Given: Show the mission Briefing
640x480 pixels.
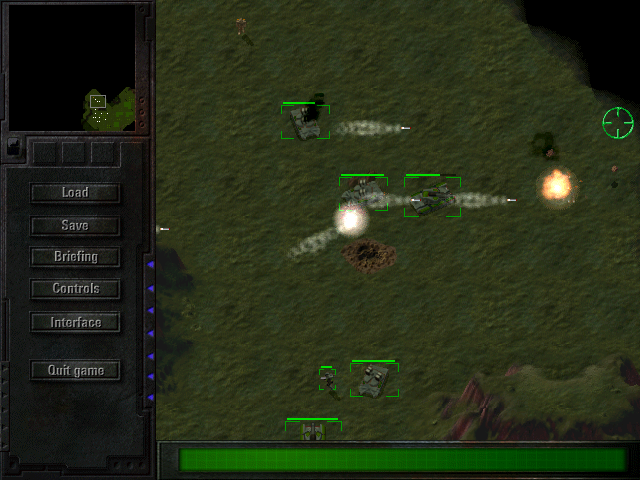Looking at the screenshot, I should pyautogui.click(x=75, y=257).
